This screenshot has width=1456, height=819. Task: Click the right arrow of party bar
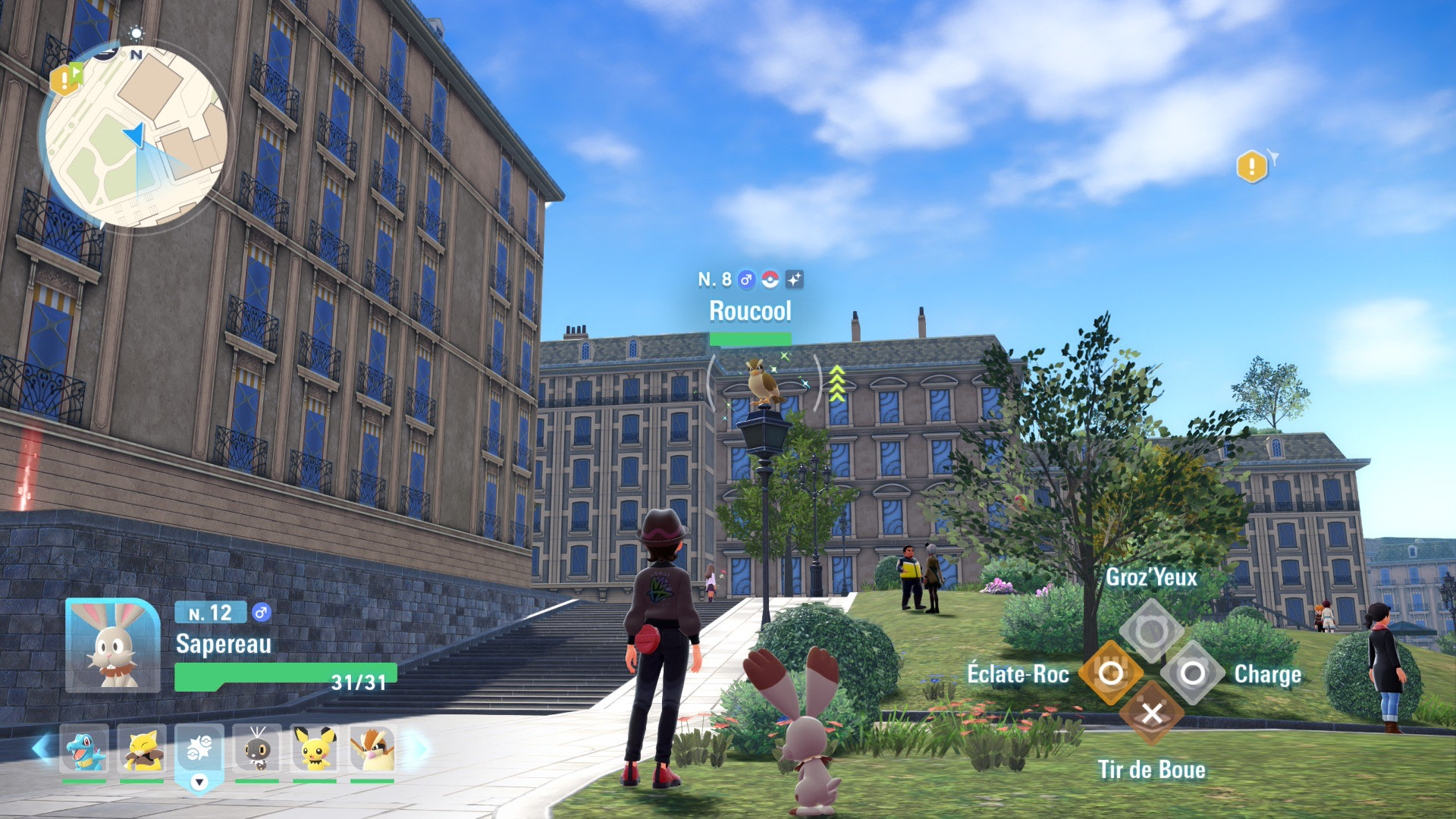click(x=416, y=748)
